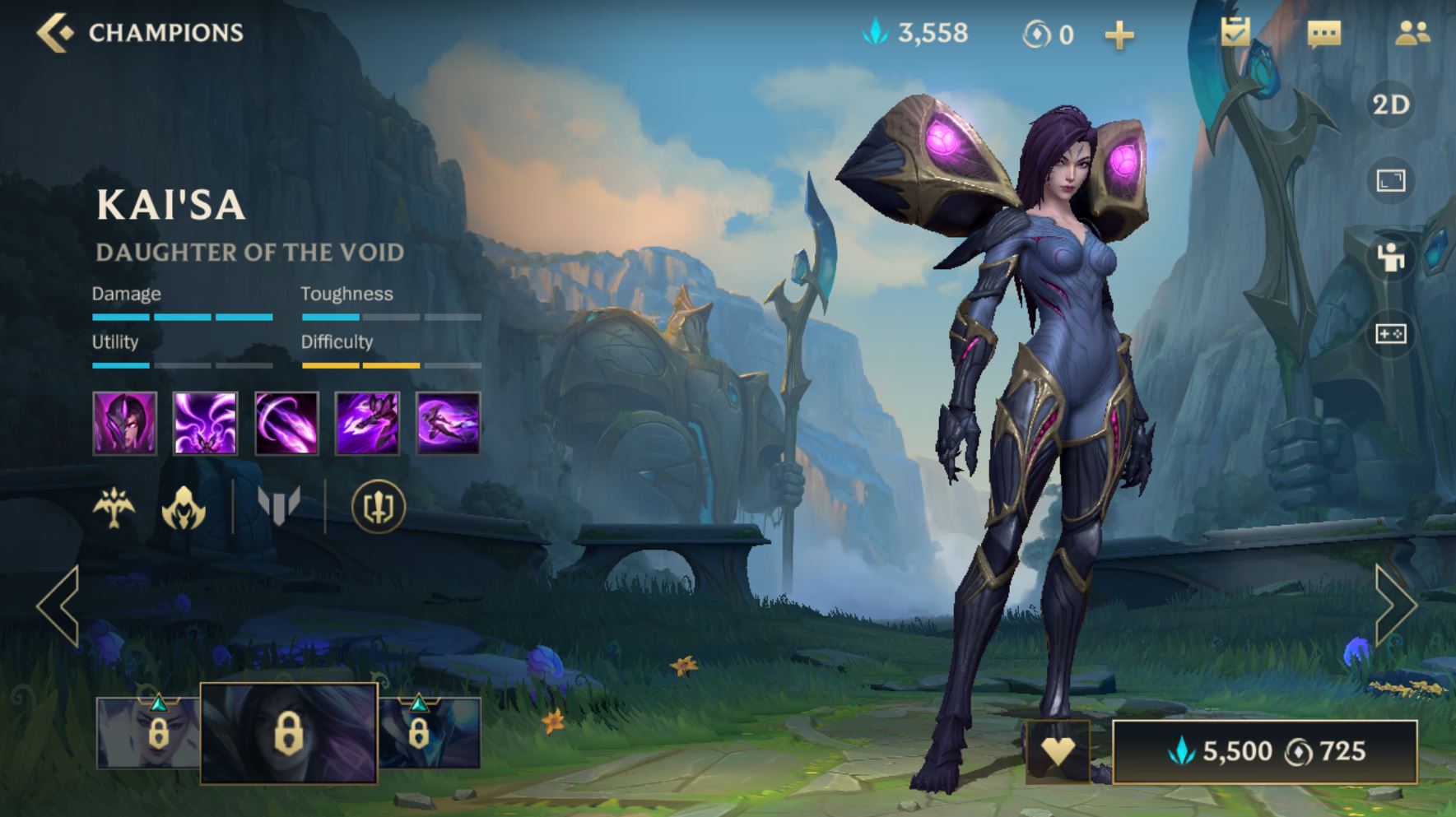This screenshot has height=817, width=1456.
Task: Add more Wild Cores with the plus button
Action: click(x=1119, y=35)
